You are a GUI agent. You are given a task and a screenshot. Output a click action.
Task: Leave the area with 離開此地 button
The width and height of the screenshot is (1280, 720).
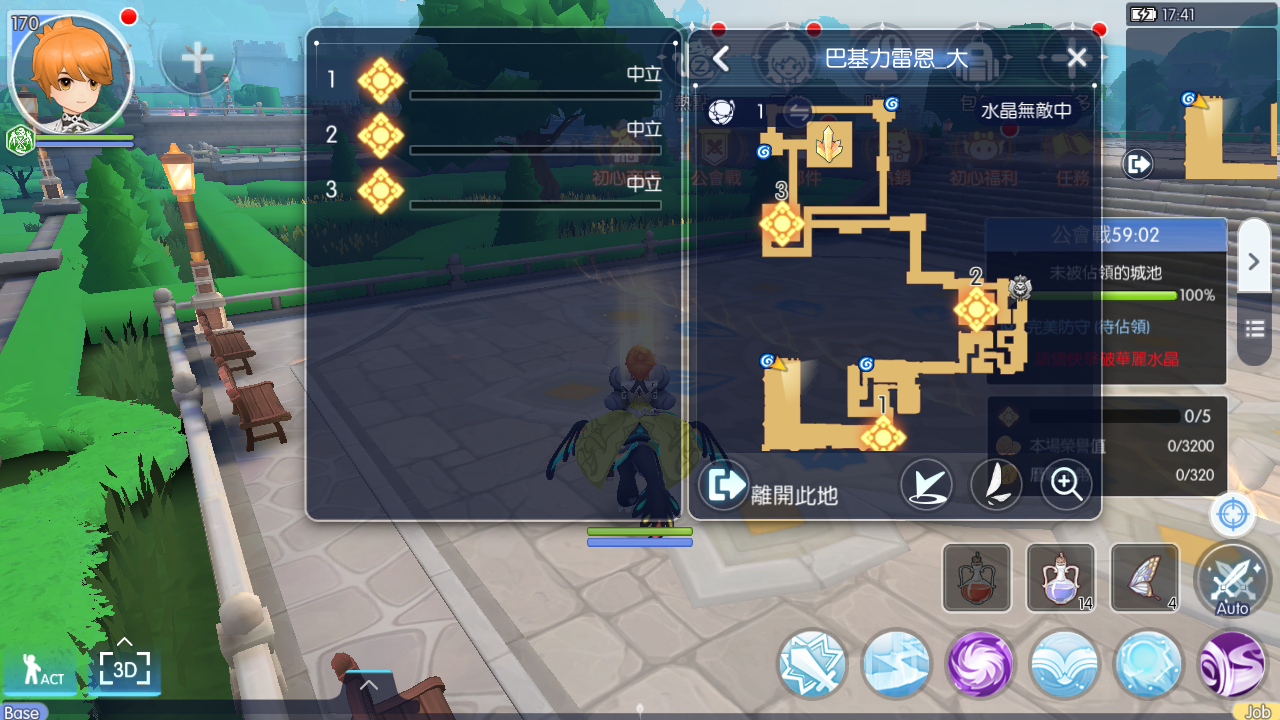coord(768,486)
